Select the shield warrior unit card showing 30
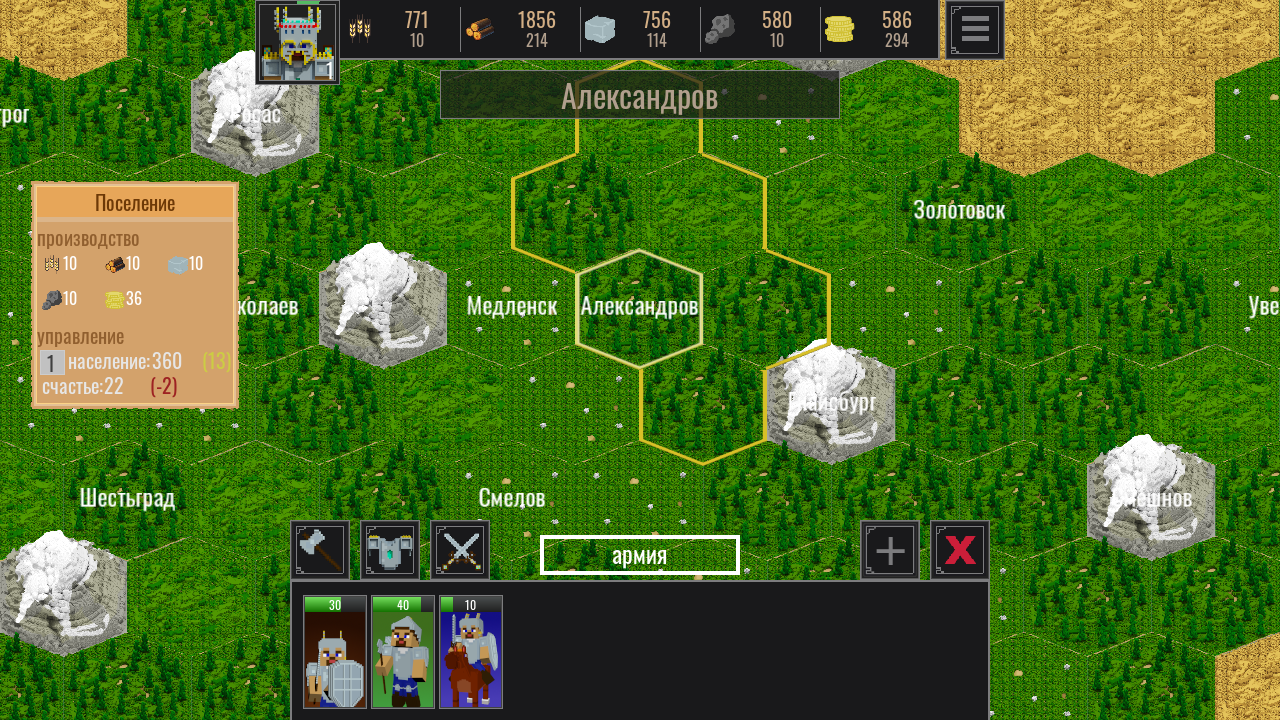The height and width of the screenshot is (720, 1280). (334, 655)
